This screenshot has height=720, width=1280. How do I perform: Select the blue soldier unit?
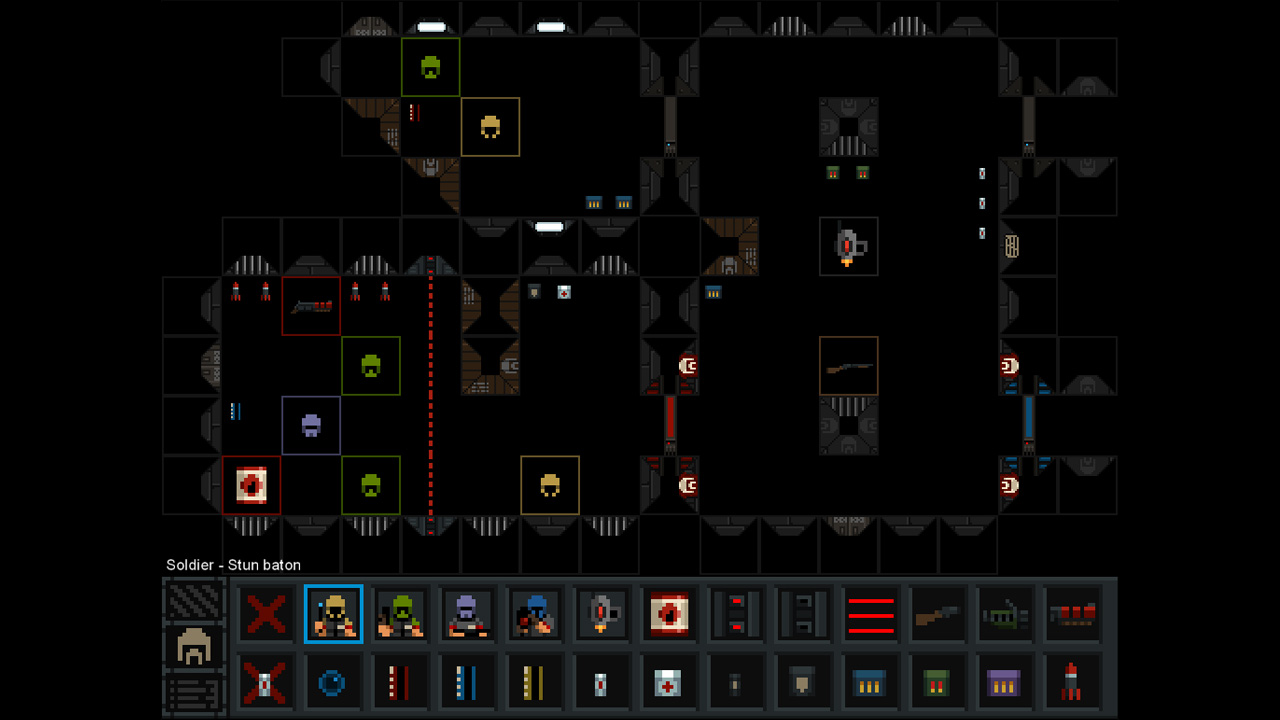pyautogui.click(x=535, y=614)
